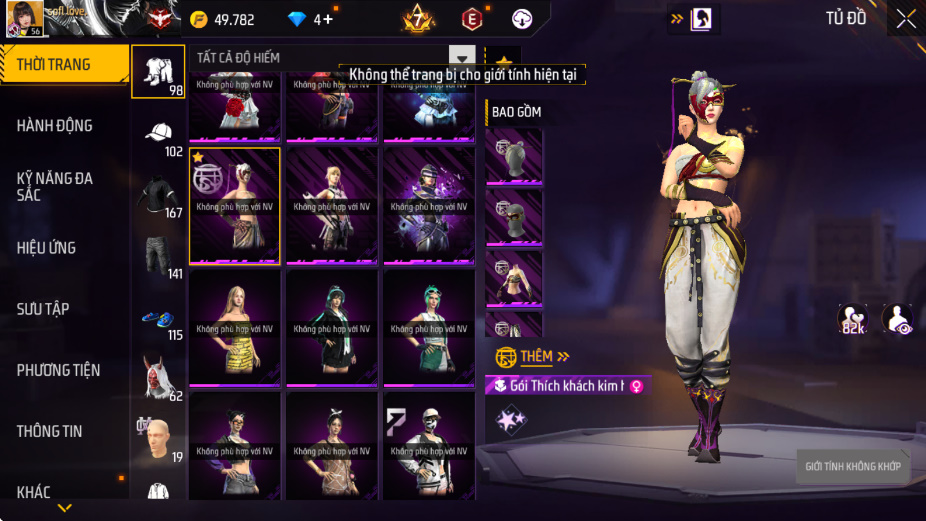Click the 82k likes icon
This screenshot has height=521, width=926.
click(853, 318)
